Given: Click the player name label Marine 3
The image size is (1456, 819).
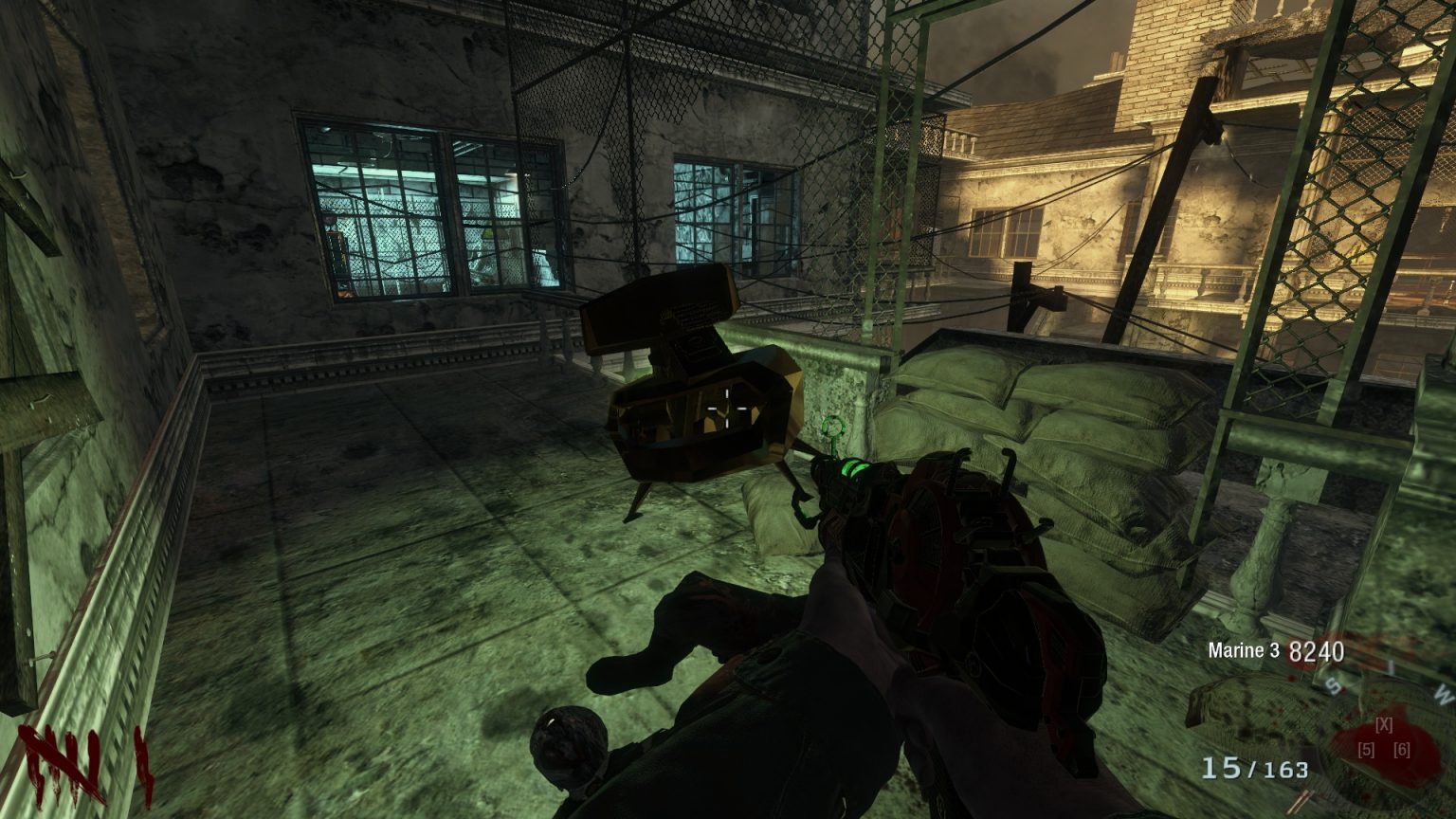Looking at the screenshot, I should tap(1245, 652).
